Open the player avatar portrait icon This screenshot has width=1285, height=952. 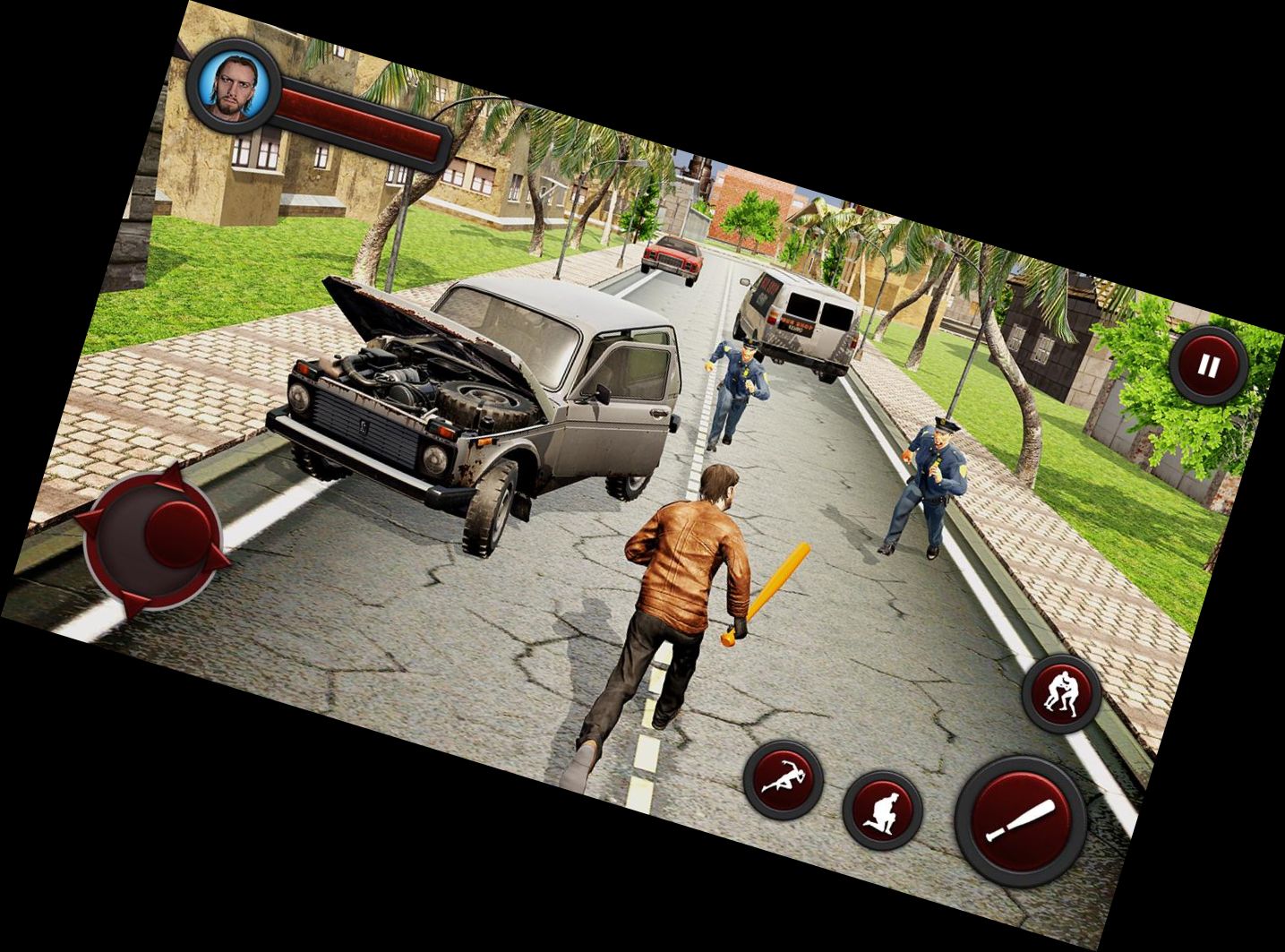[235, 85]
